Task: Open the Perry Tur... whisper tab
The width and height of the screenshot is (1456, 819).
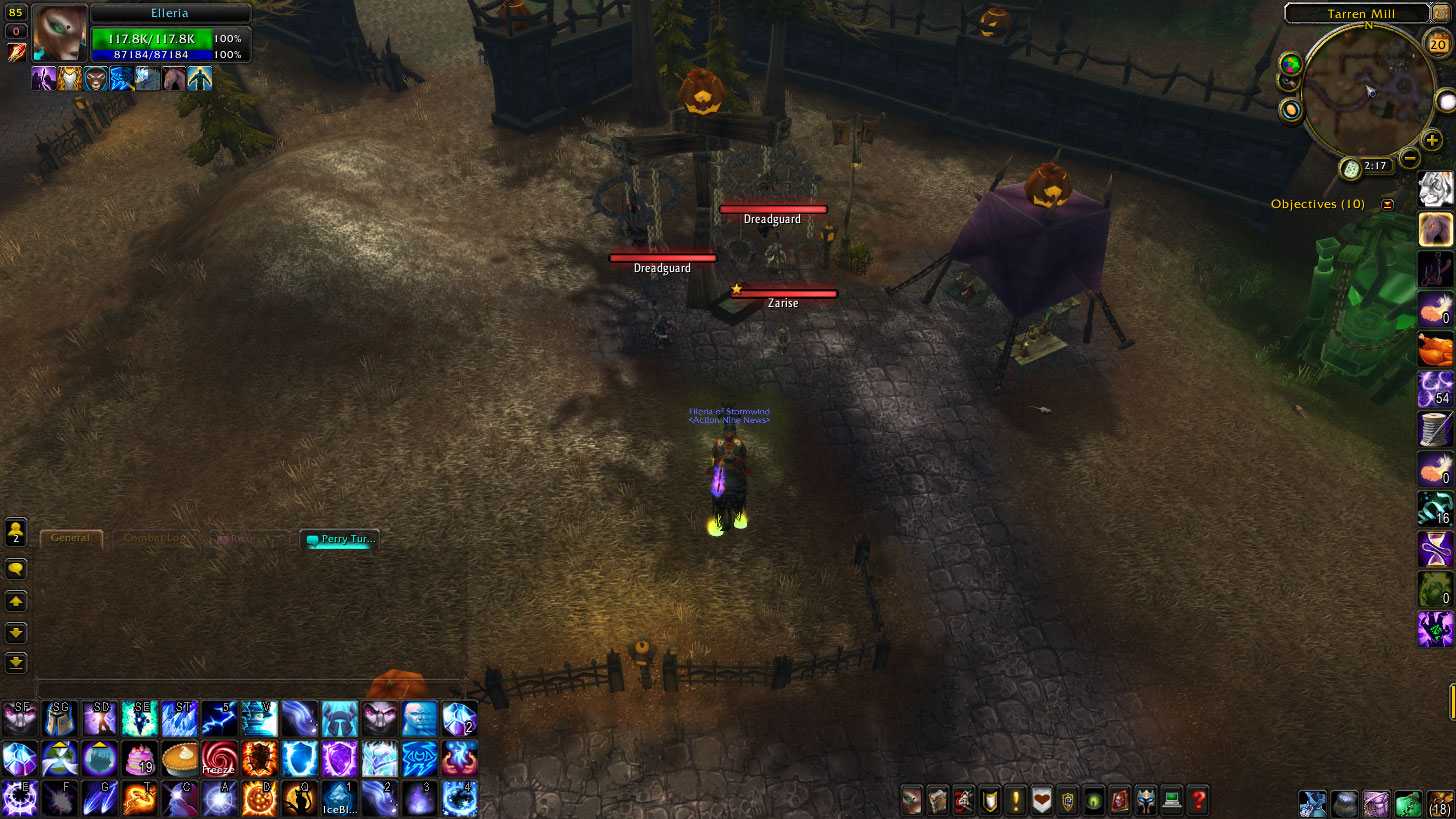Action: click(x=340, y=540)
